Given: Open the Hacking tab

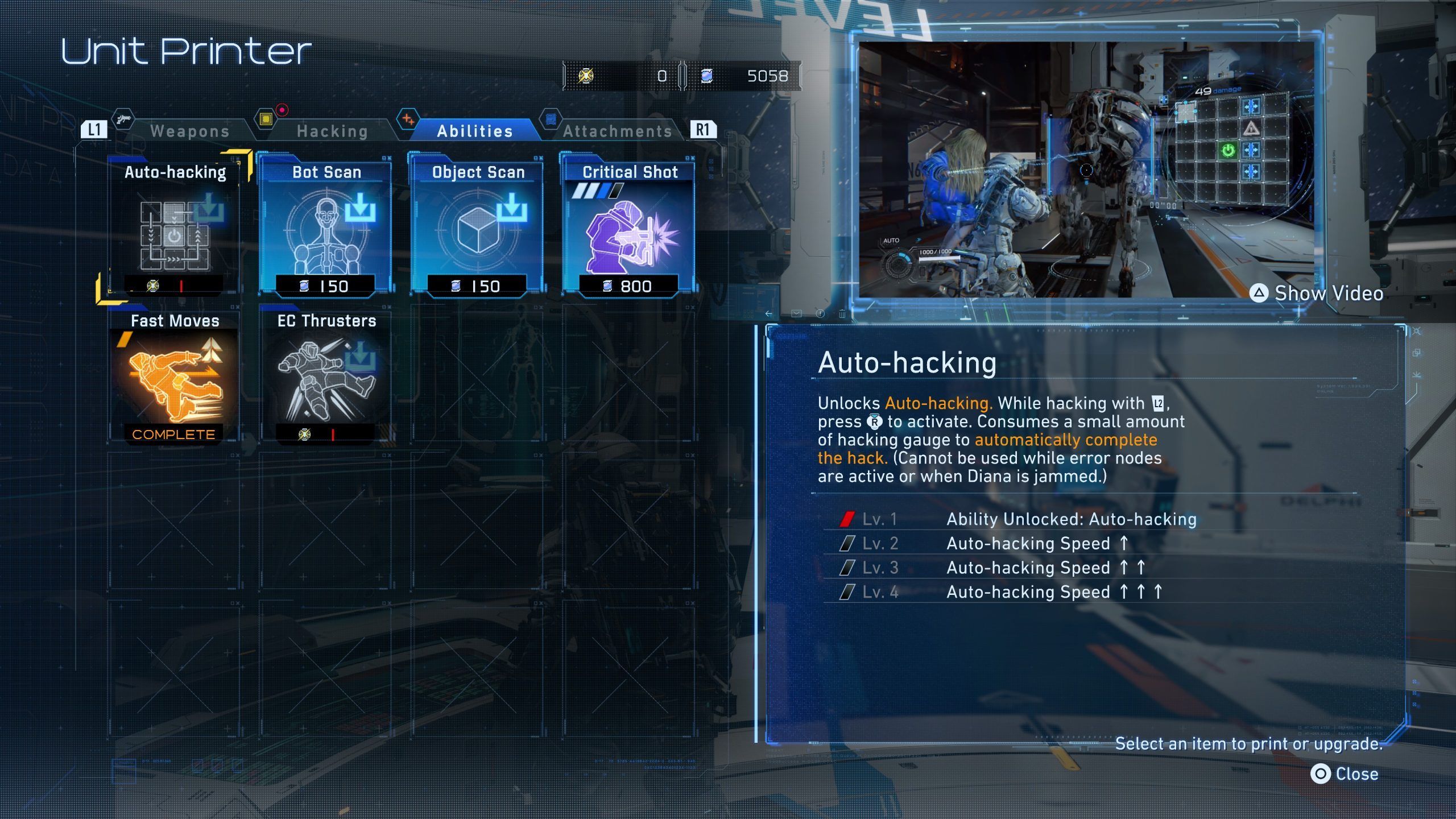Looking at the screenshot, I should (332, 131).
